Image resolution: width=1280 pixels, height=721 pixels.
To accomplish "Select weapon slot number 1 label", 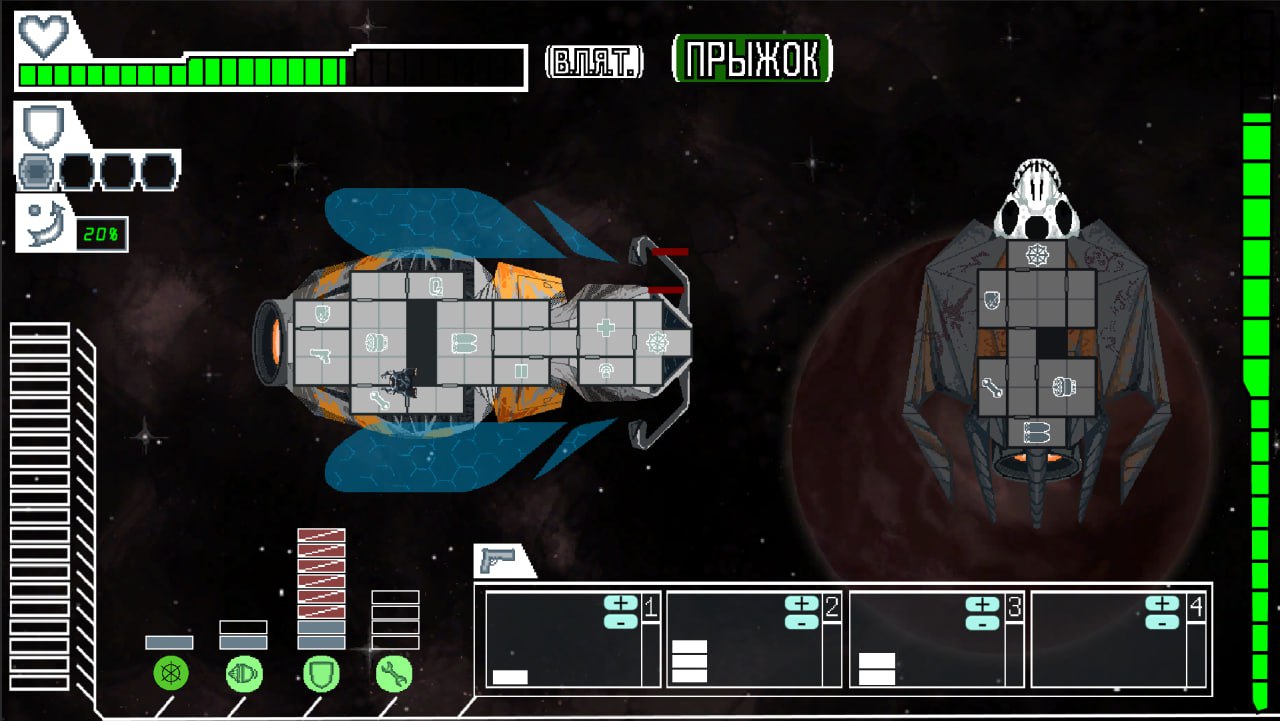I will pyautogui.click(x=650, y=607).
